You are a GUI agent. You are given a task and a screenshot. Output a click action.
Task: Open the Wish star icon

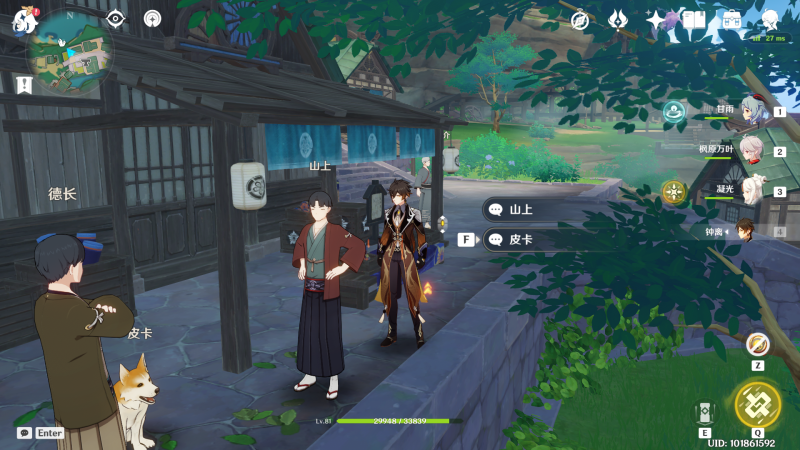click(655, 20)
